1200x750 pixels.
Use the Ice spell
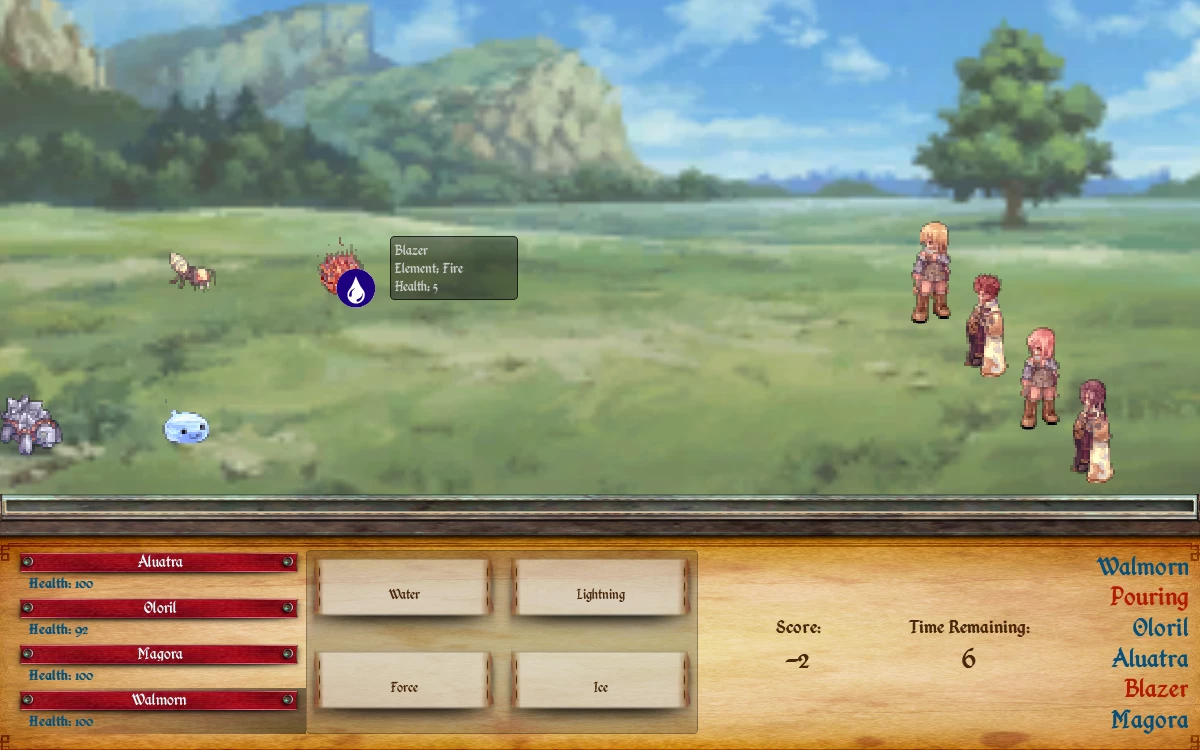click(600, 687)
